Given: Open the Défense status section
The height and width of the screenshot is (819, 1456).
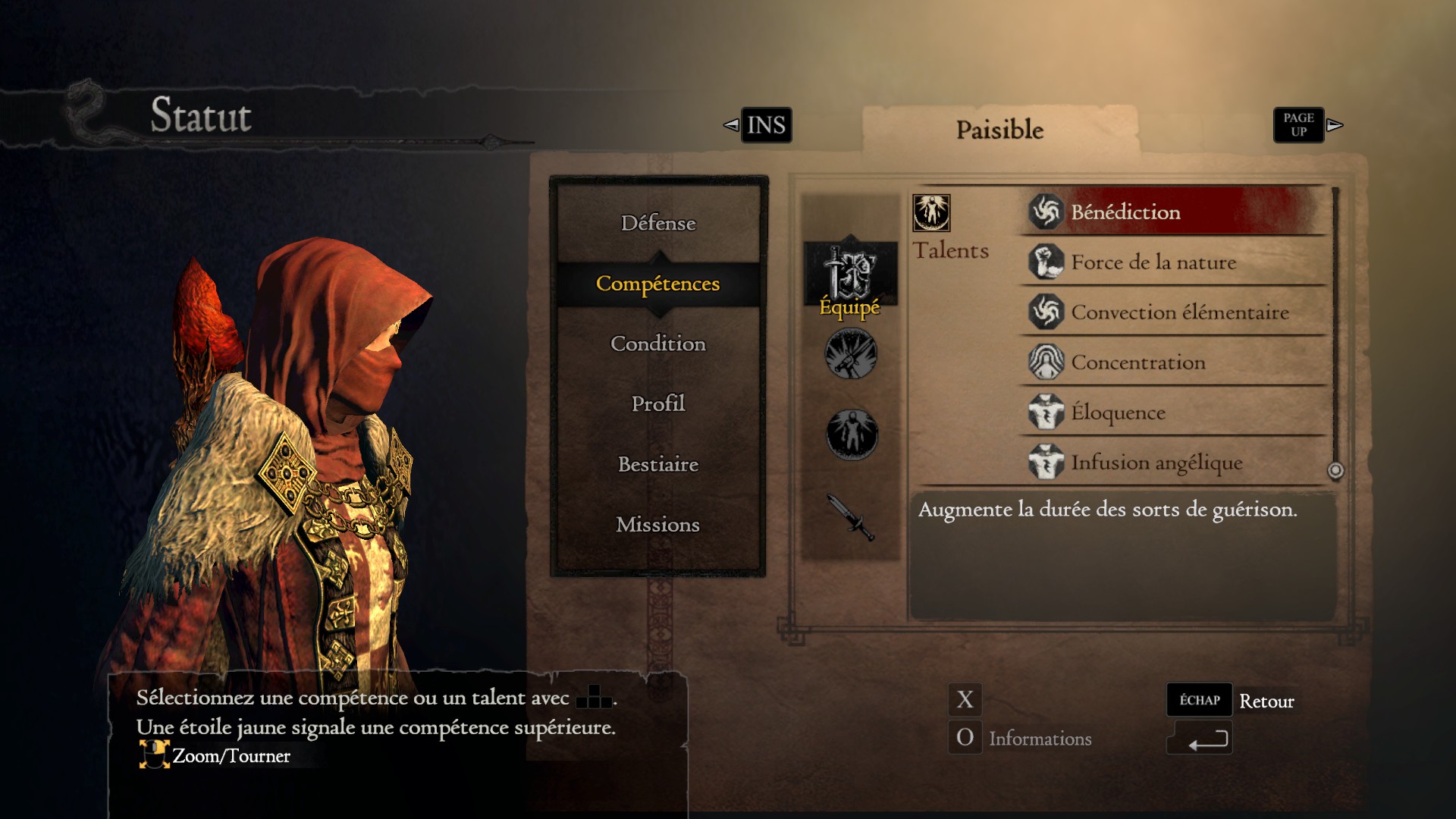Looking at the screenshot, I should (657, 223).
